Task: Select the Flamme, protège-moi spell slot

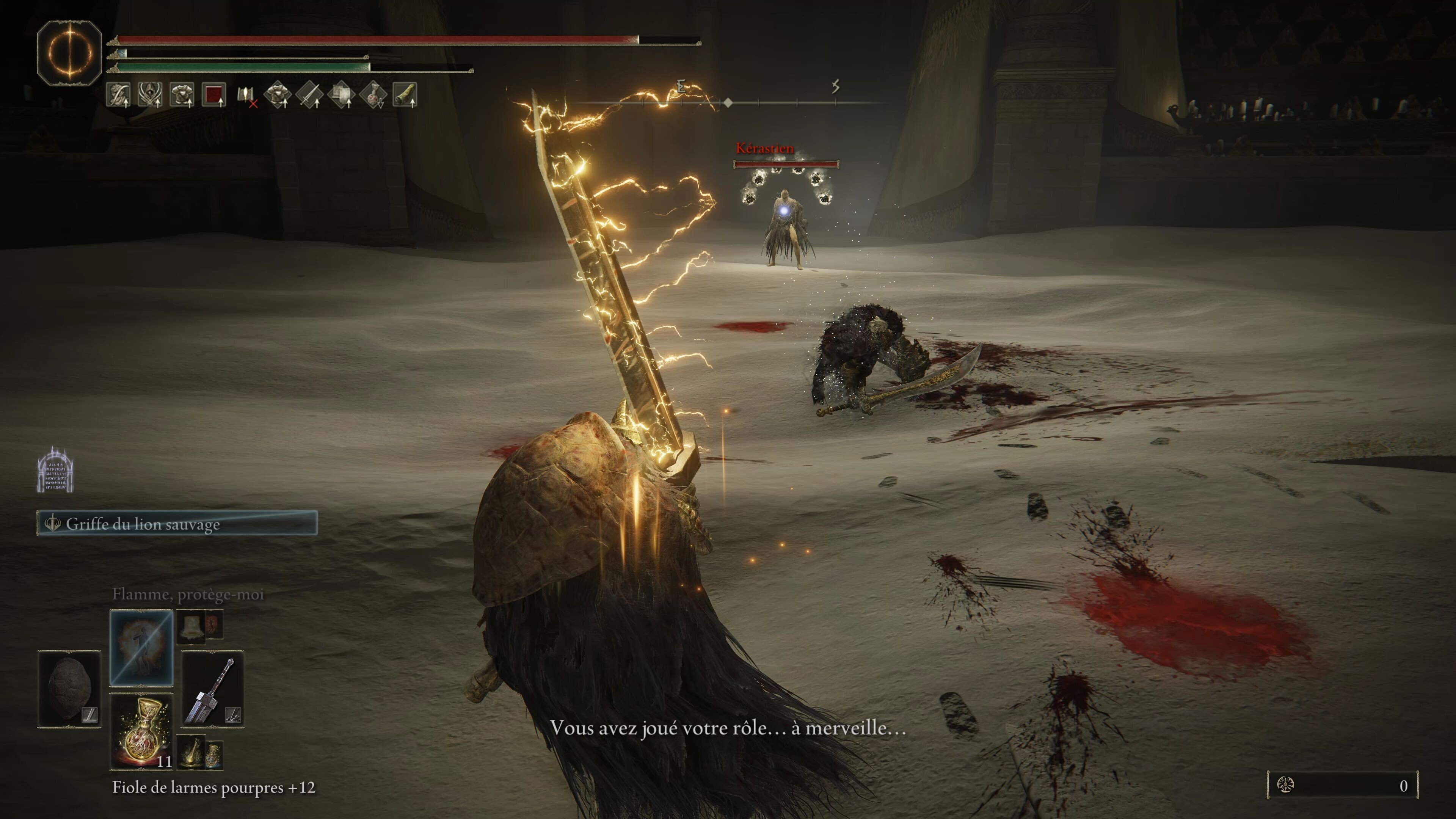Action: pos(141,647)
